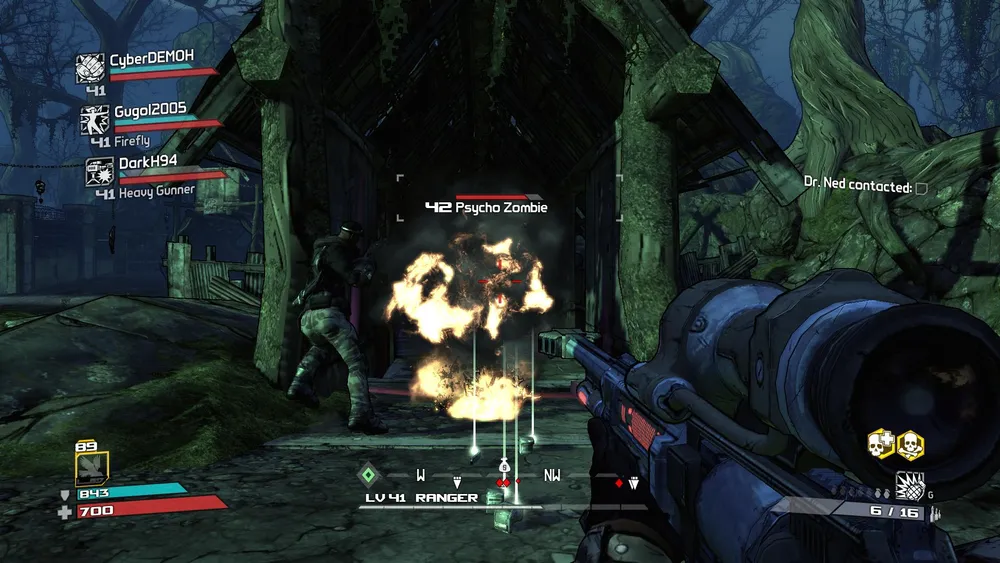This screenshot has width=1000, height=563.
Task: Click the skull with medical cross icon
Action: (x=880, y=443)
